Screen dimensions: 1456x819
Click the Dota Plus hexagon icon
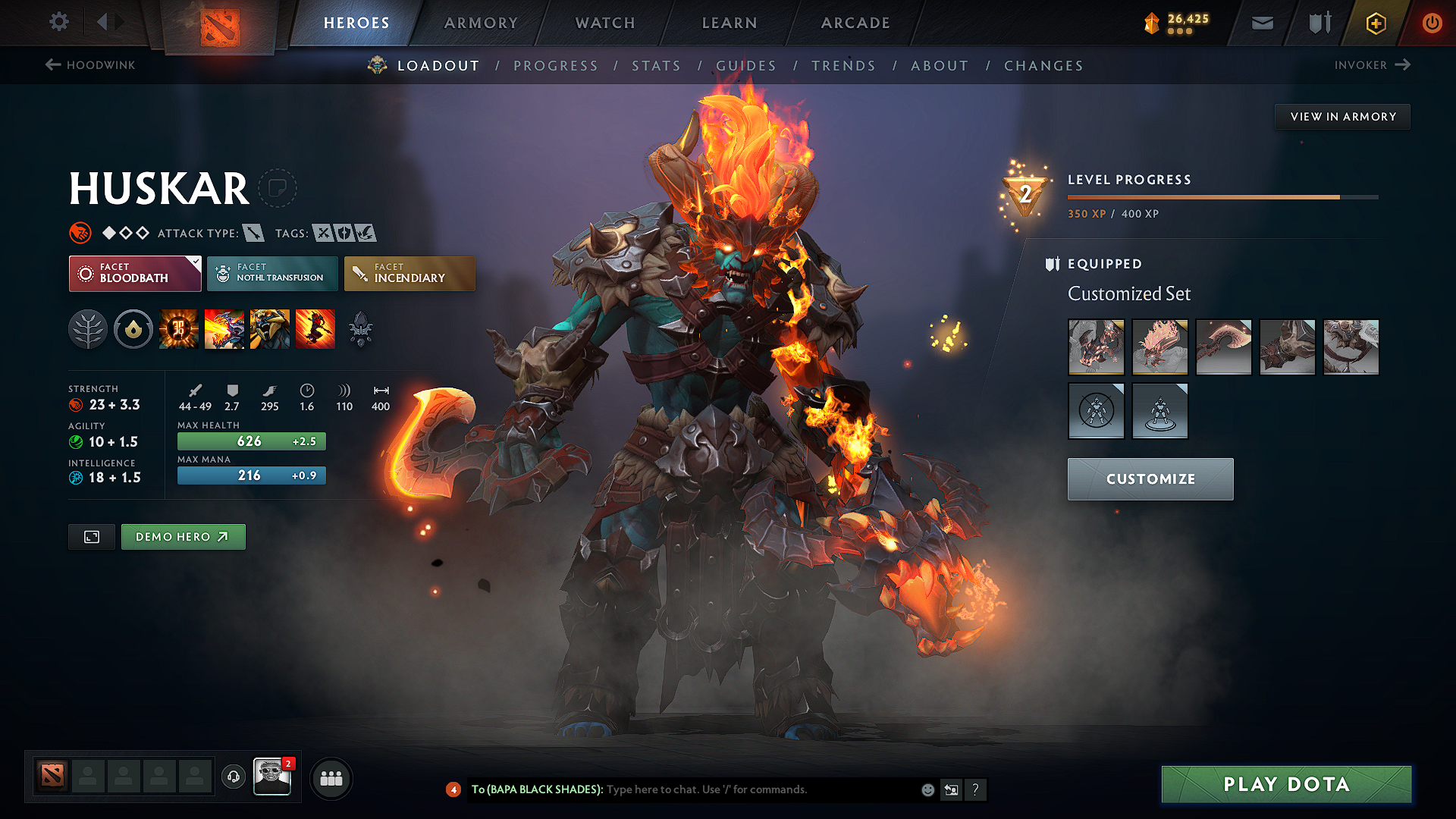click(1375, 23)
